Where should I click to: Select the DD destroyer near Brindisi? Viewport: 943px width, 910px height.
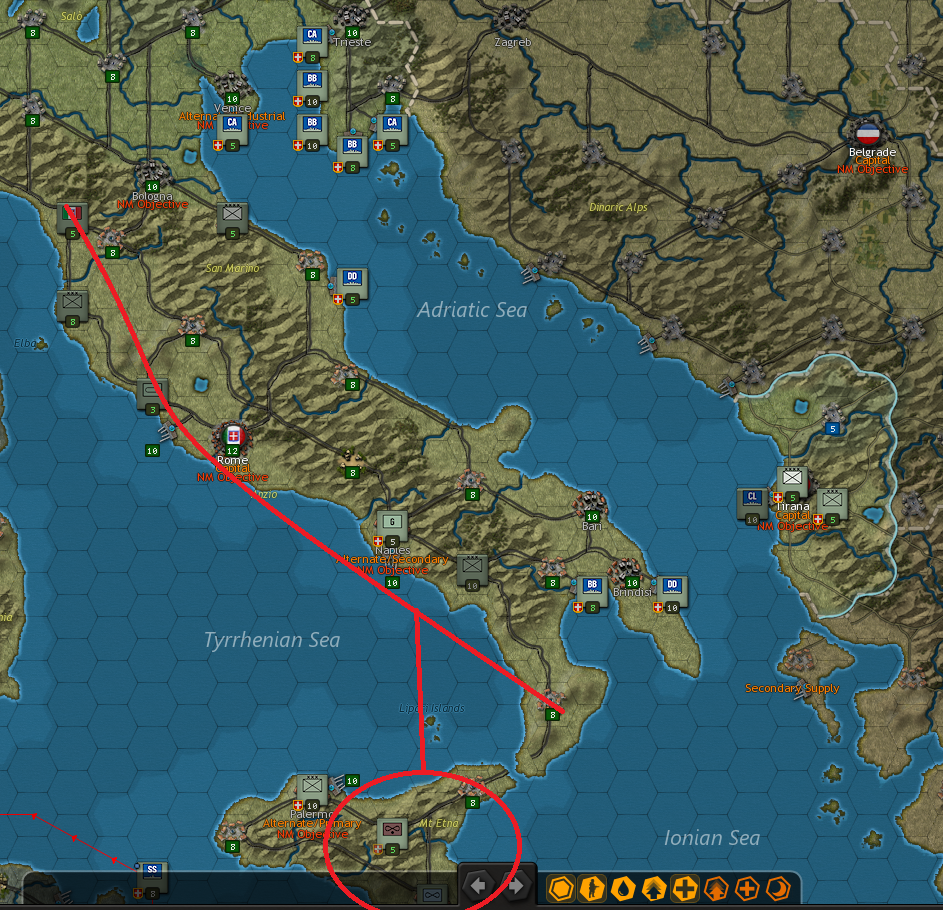pyautogui.click(x=672, y=588)
